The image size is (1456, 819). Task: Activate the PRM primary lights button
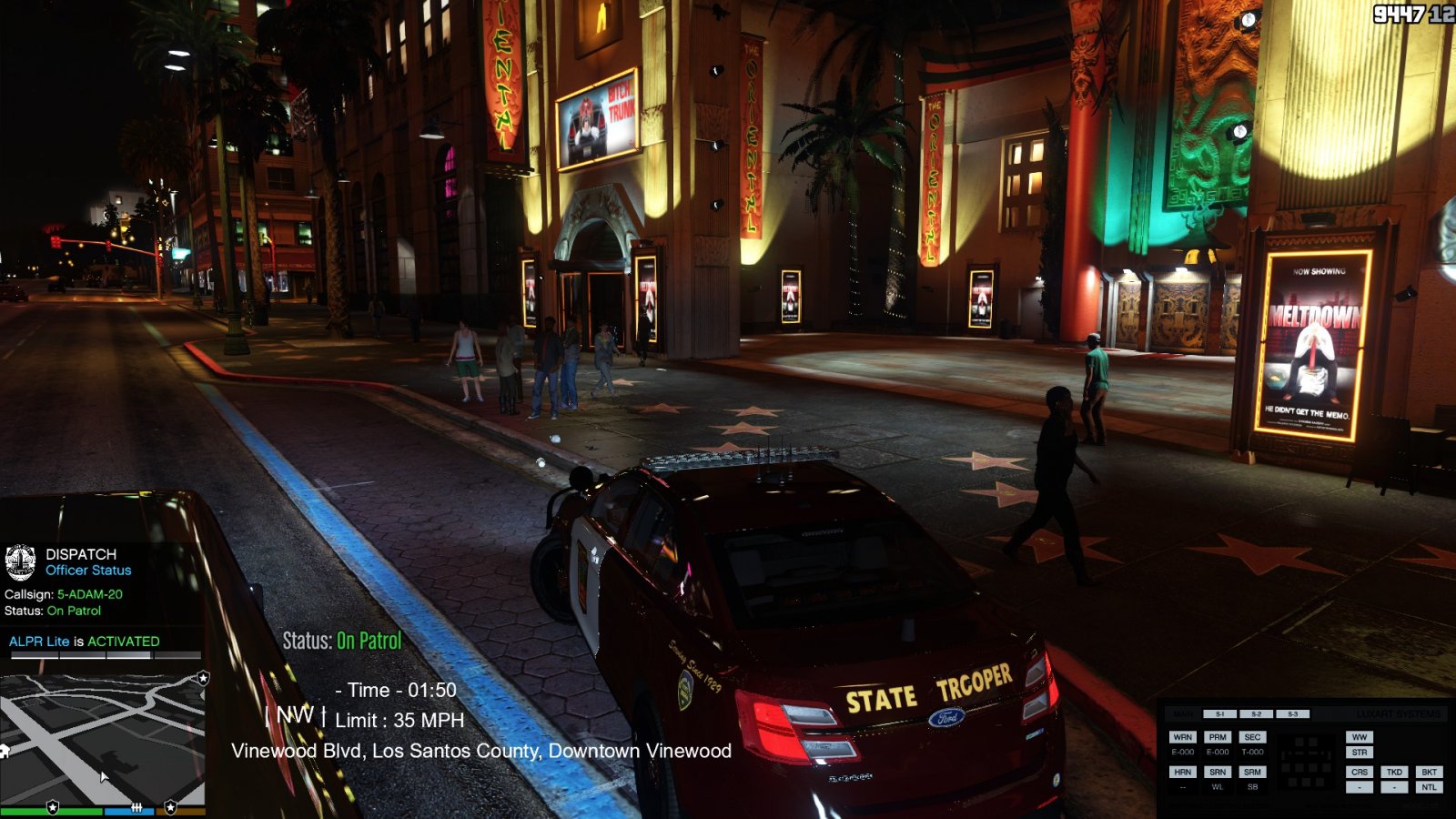(x=1218, y=737)
